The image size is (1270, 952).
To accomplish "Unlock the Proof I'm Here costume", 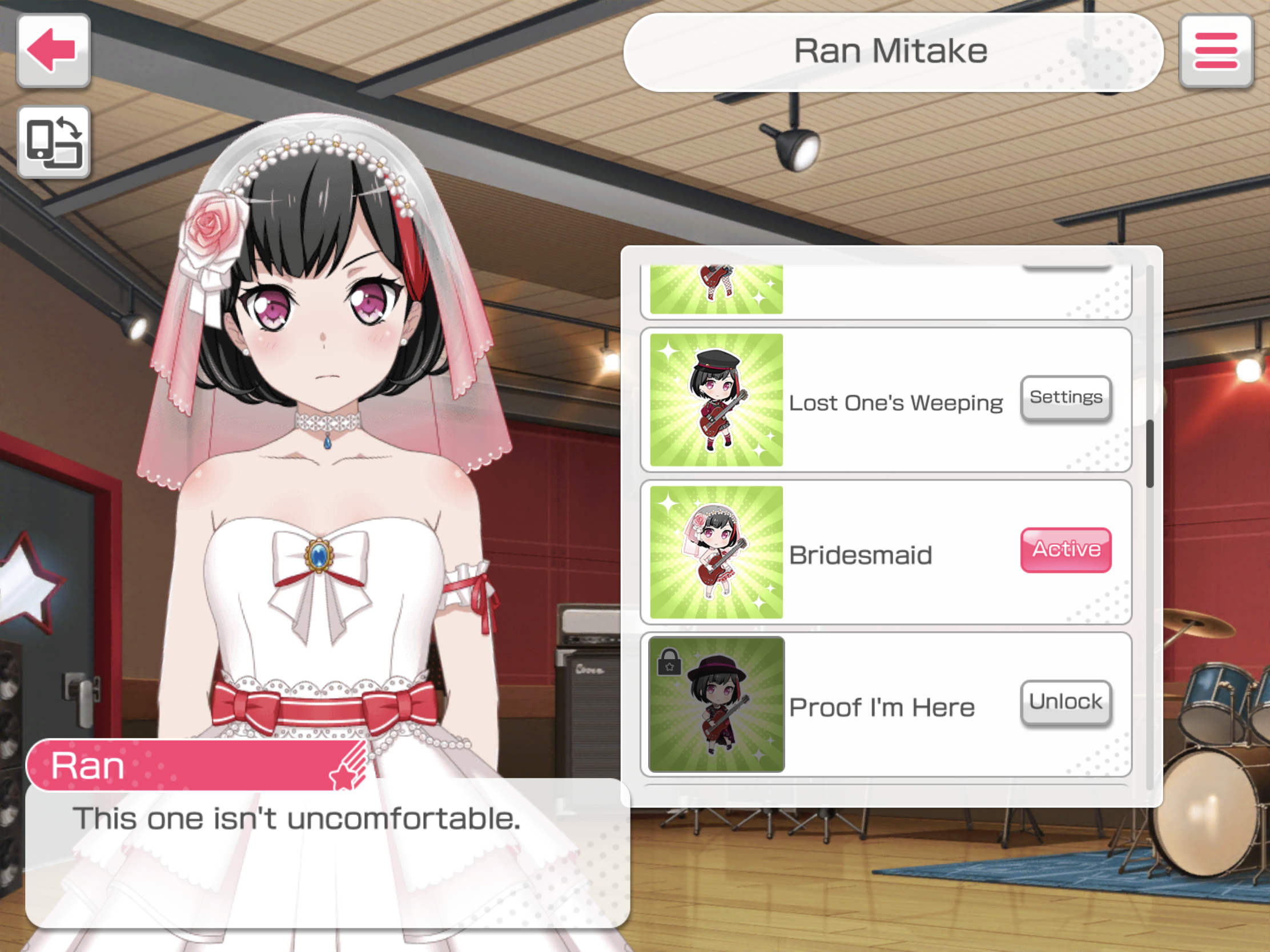I will (1066, 702).
